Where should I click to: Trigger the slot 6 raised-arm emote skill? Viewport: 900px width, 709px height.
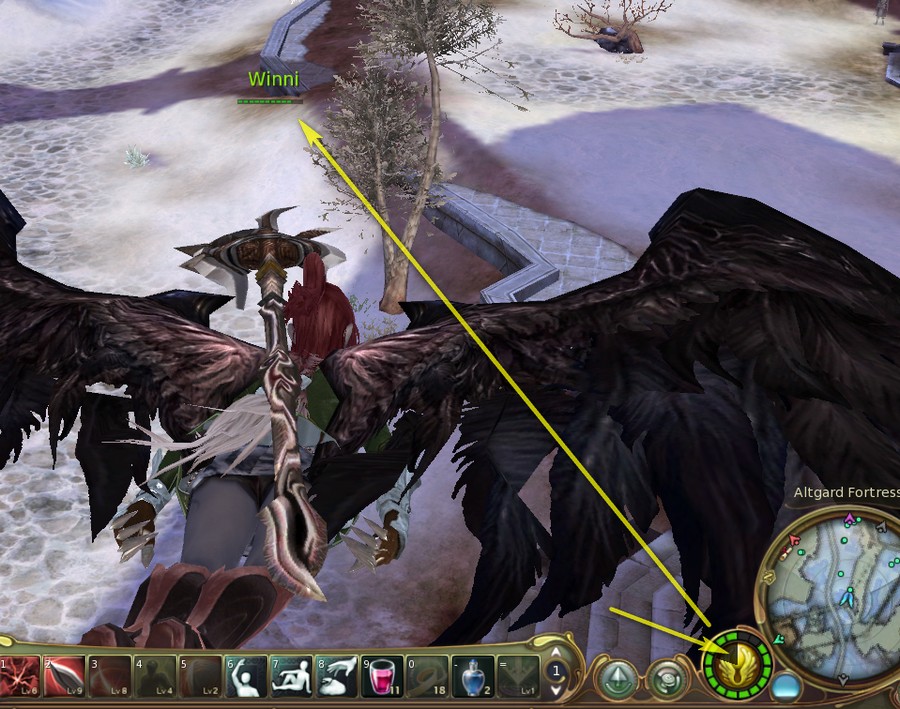pyautogui.click(x=246, y=677)
